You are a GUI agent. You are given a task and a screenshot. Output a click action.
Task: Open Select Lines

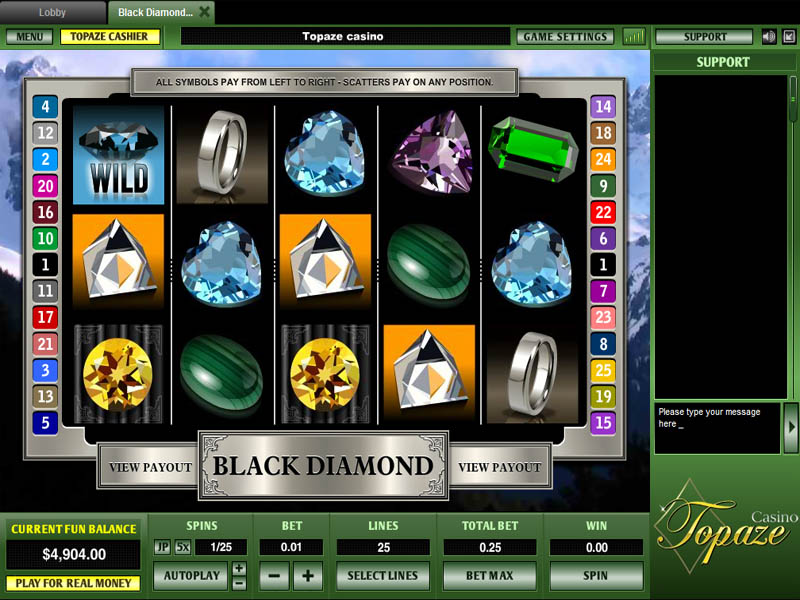pyautogui.click(x=382, y=576)
